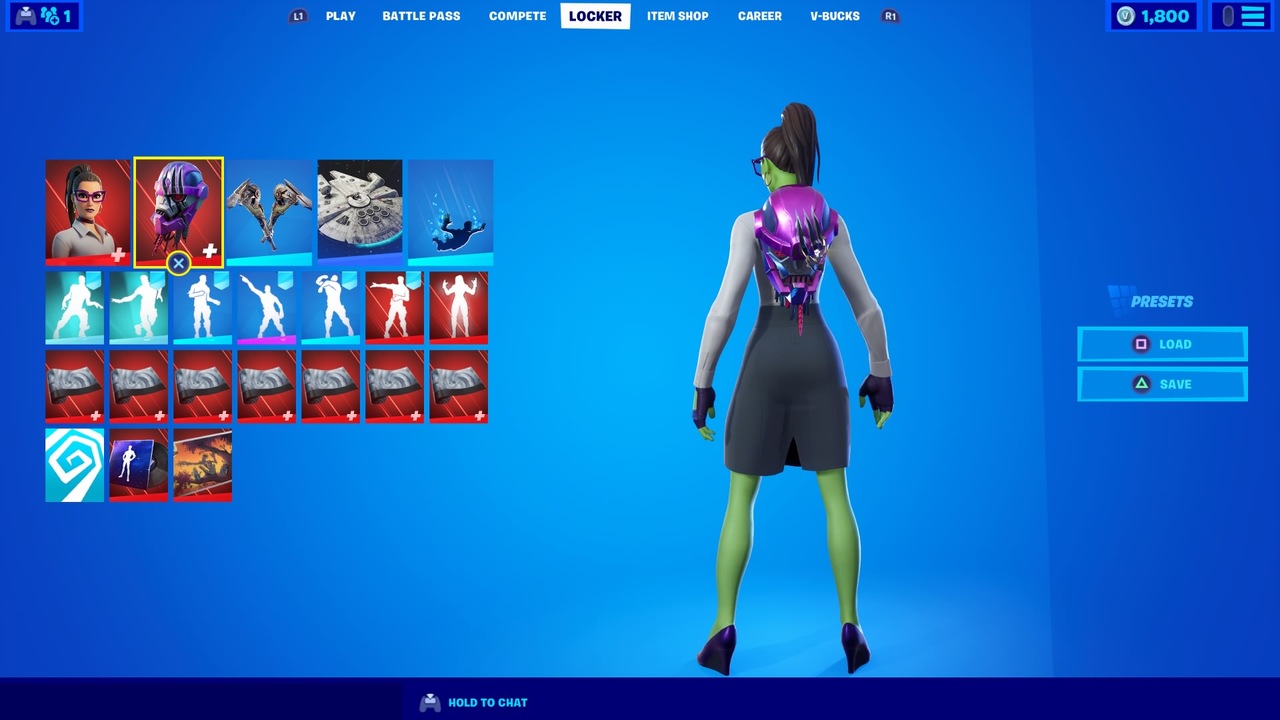Open the last emote slot

[x=458, y=307]
